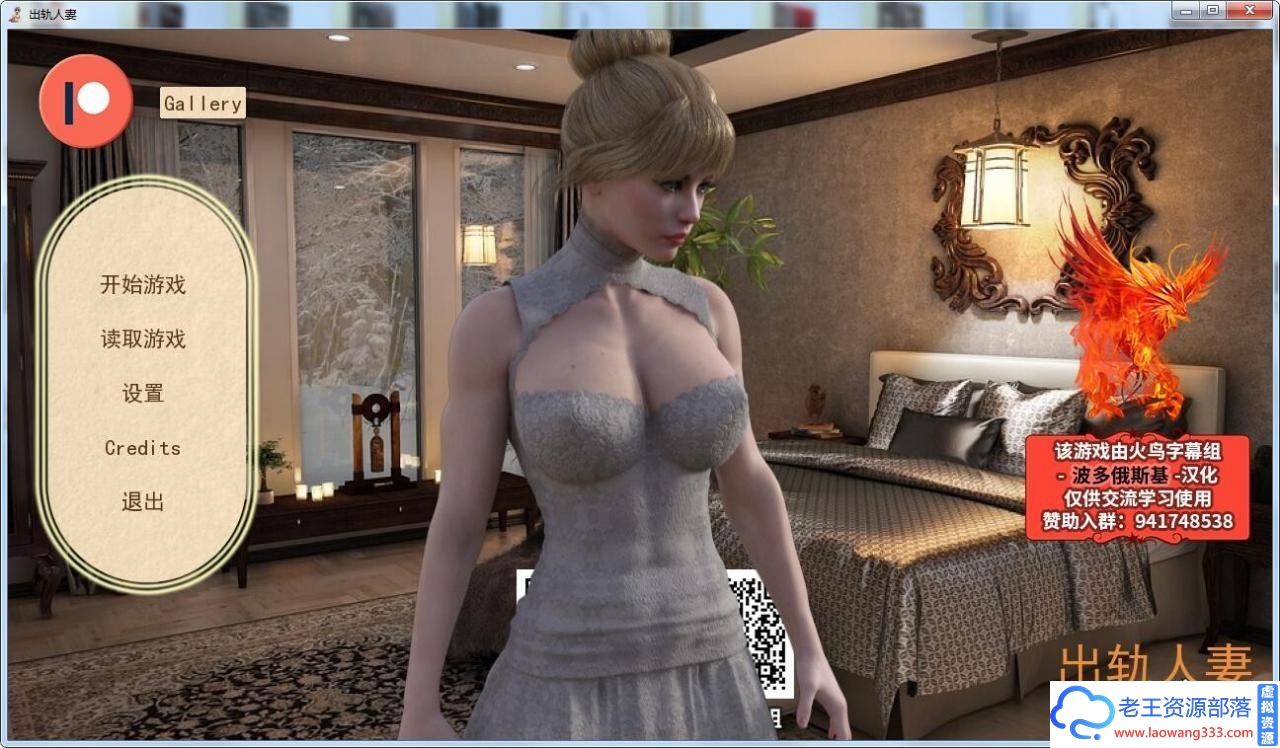This screenshot has width=1280, height=748.
Task: Open the 设置 settings menu
Action: click(x=142, y=394)
